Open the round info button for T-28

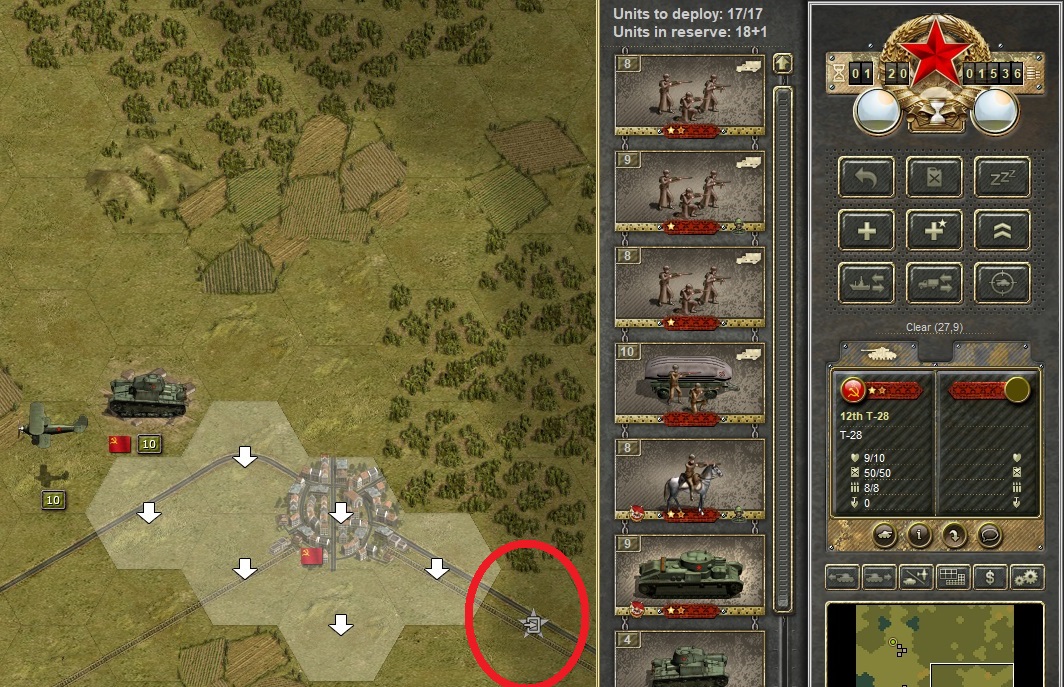click(x=919, y=534)
